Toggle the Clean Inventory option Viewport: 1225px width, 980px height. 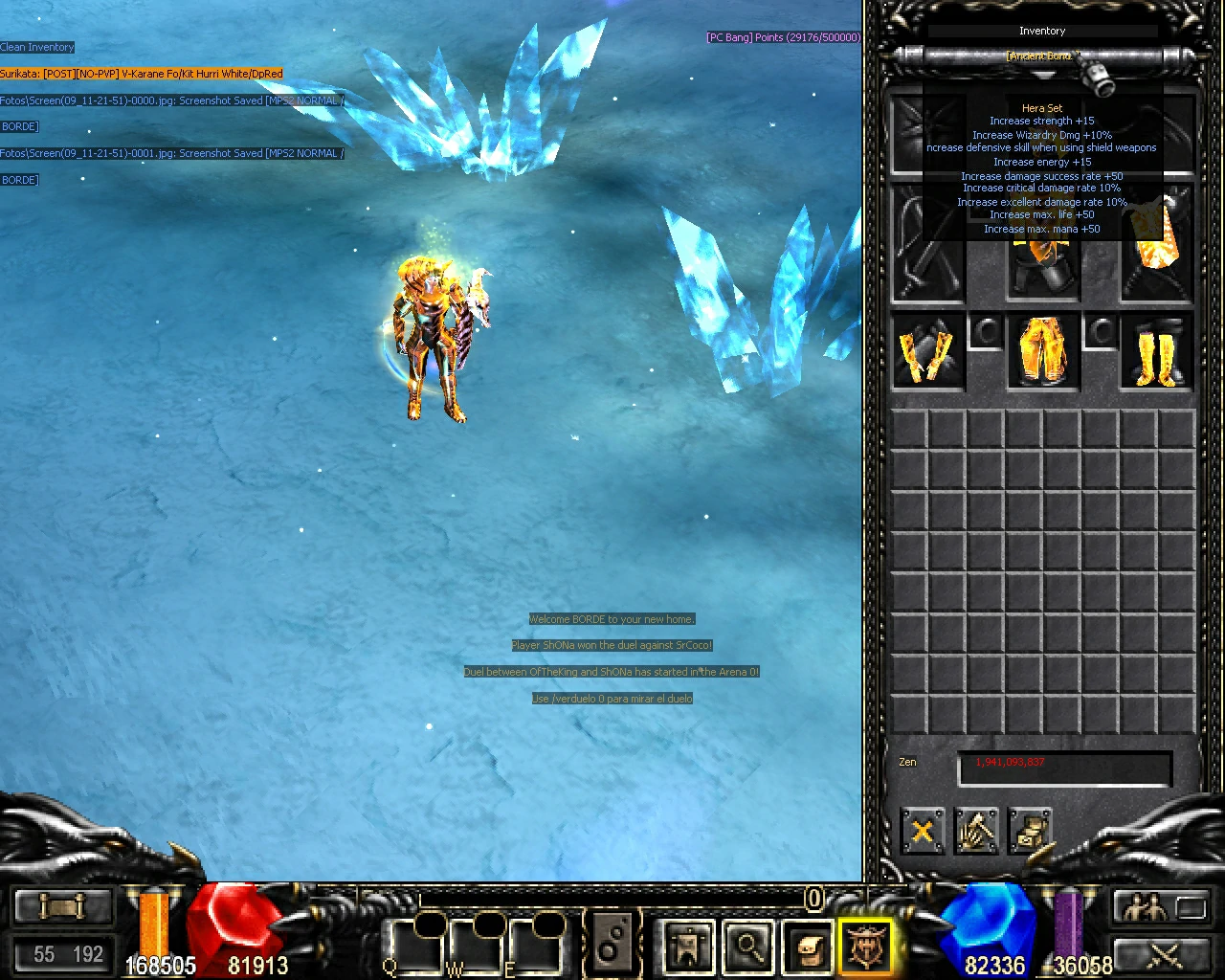click(x=37, y=46)
